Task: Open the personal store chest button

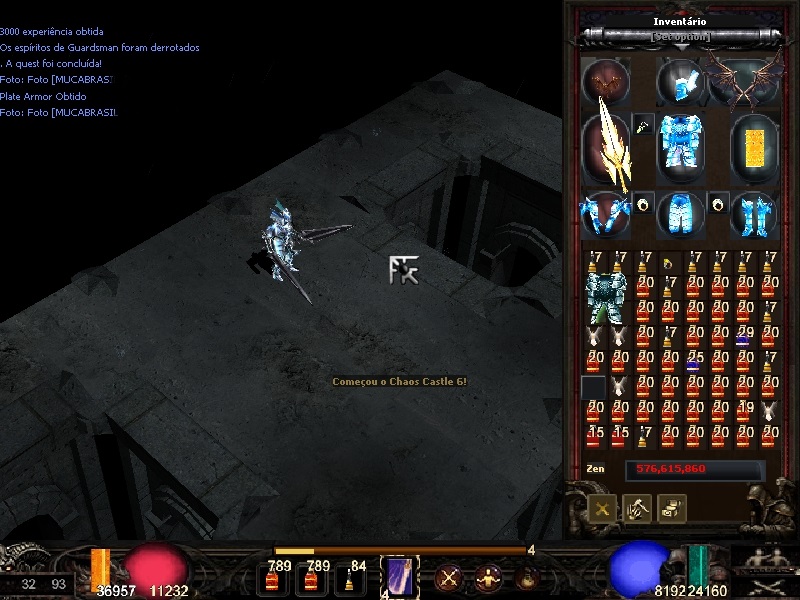Action: tap(670, 508)
